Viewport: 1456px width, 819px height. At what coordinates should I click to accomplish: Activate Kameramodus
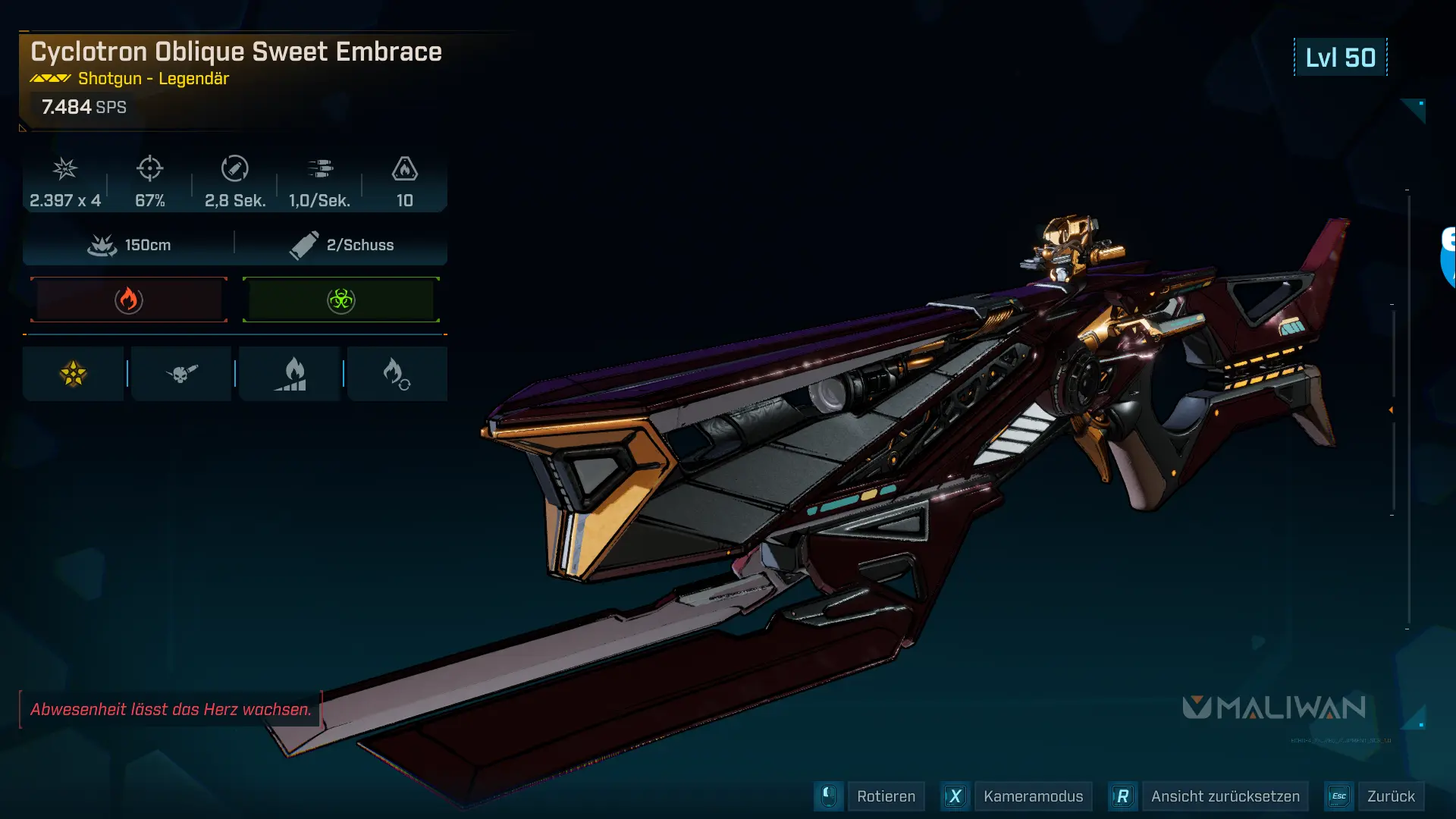tap(1032, 796)
